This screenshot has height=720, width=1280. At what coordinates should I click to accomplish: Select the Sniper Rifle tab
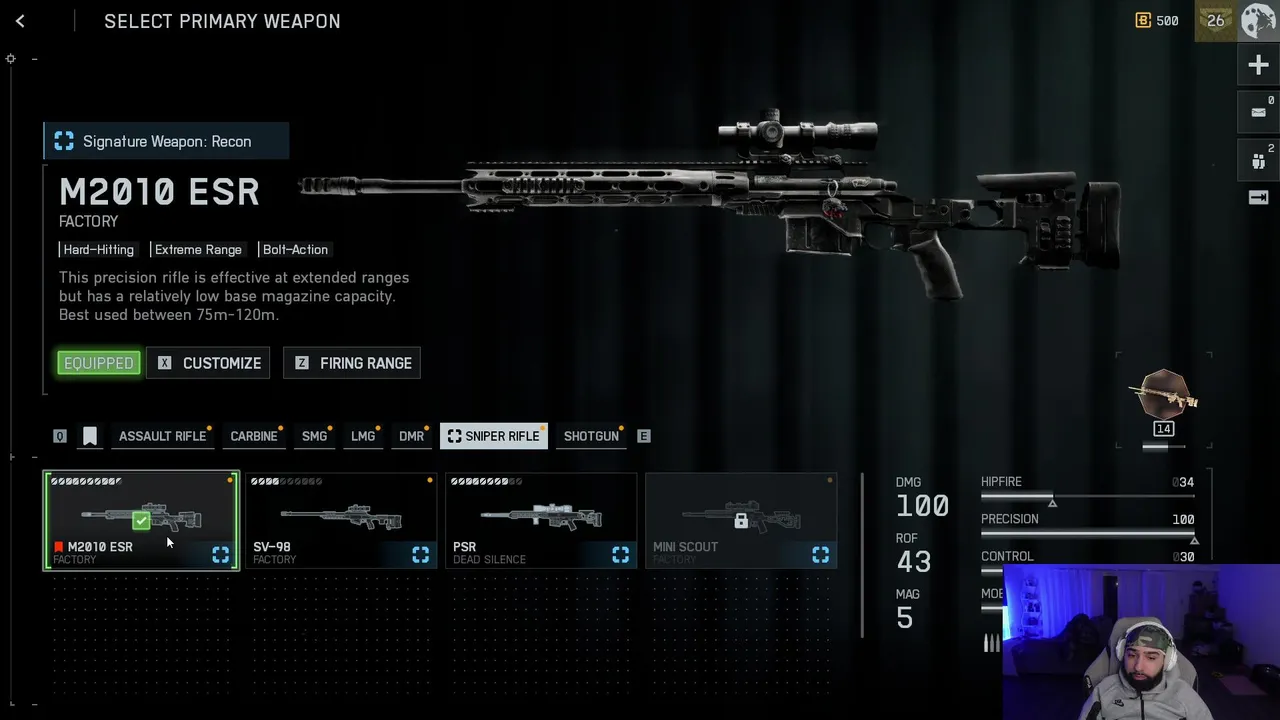click(x=493, y=436)
